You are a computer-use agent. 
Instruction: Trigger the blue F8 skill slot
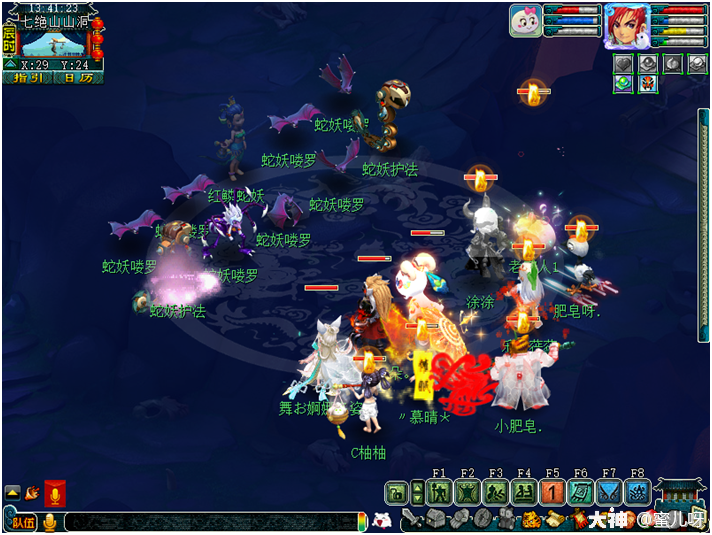(x=637, y=492)
